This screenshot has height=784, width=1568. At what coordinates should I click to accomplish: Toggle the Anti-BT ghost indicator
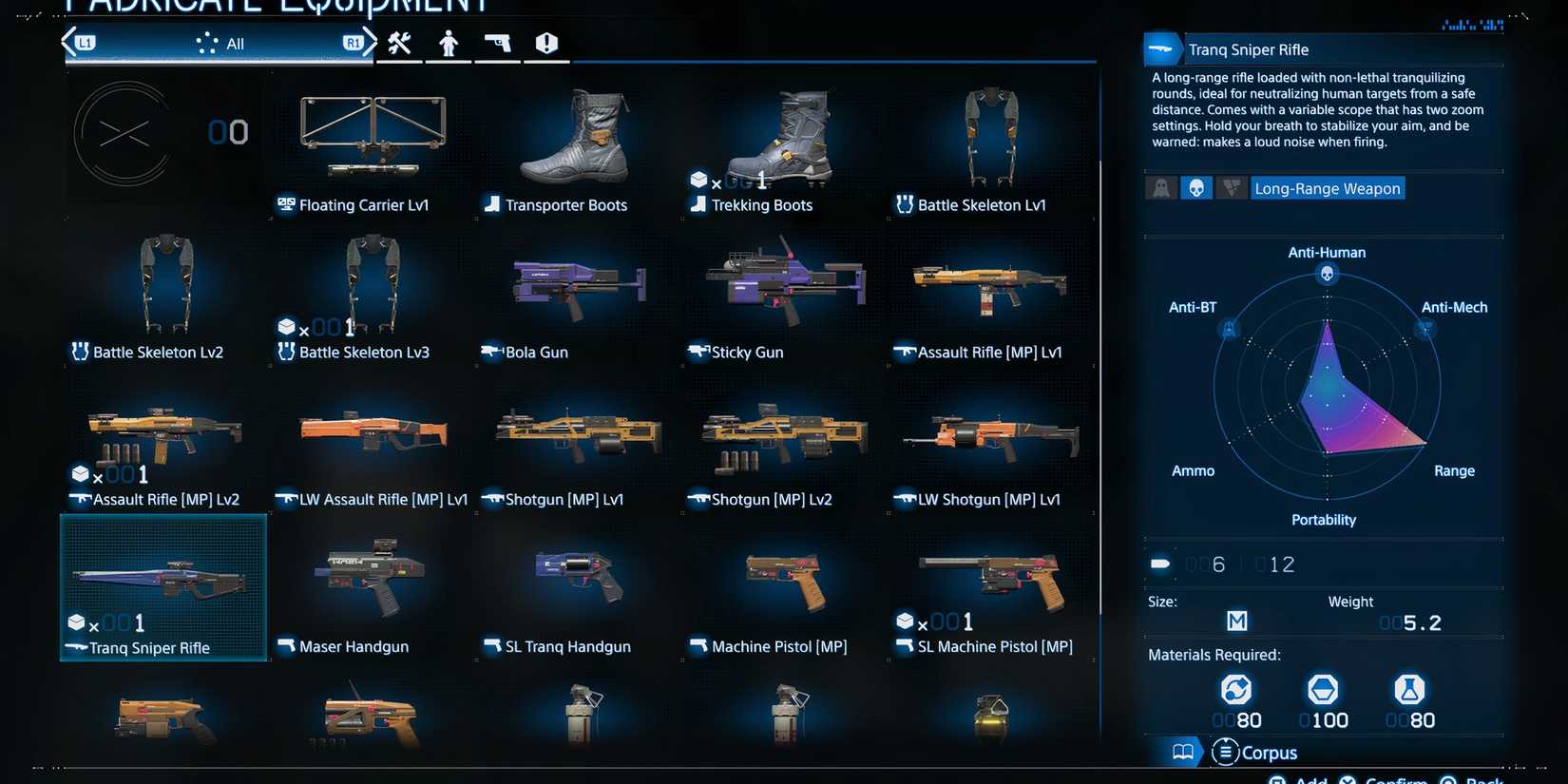pyautogui.click(x=1160, y=187)
